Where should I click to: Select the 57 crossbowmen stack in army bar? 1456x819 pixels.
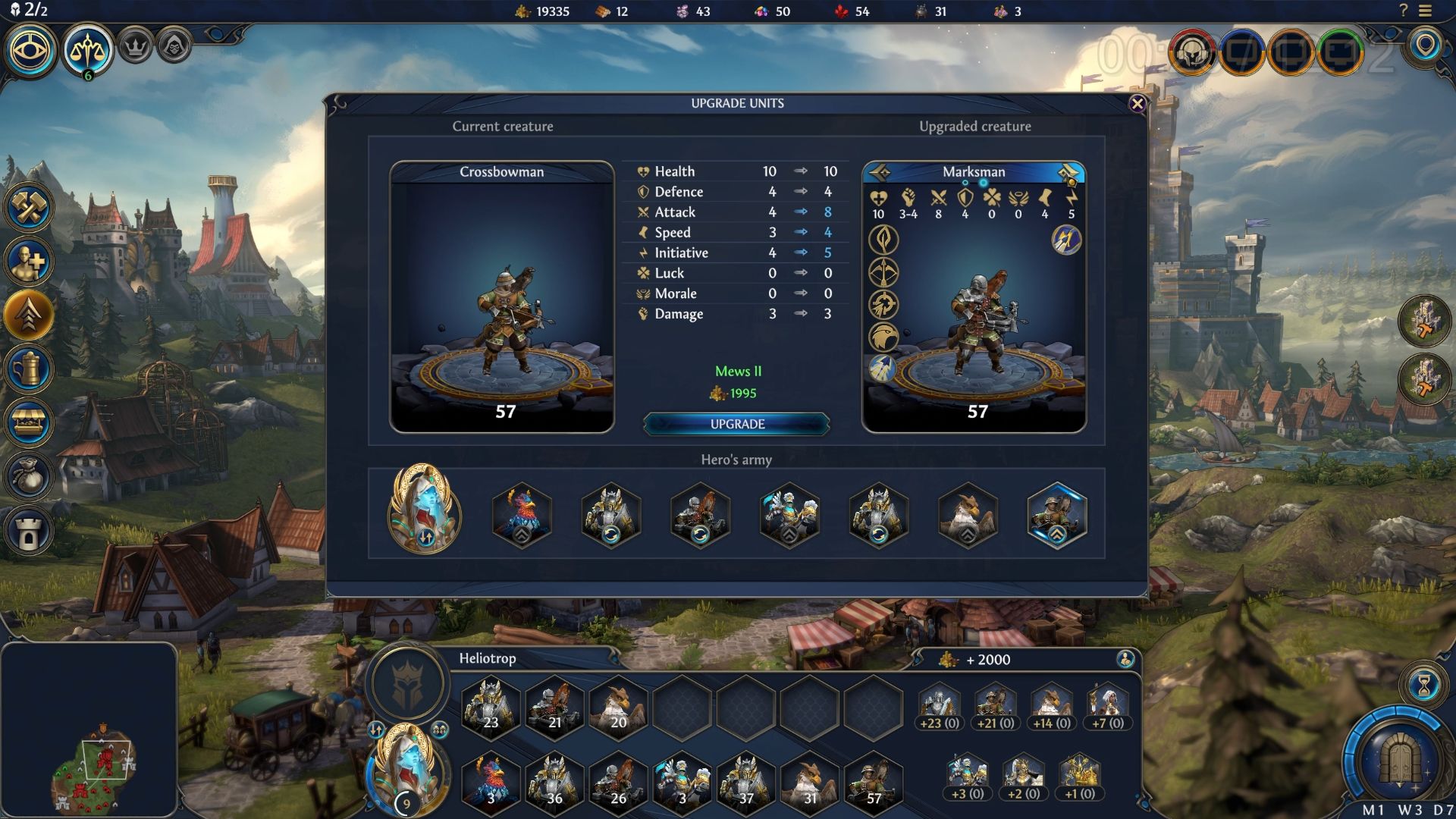(x=873, y=781)
